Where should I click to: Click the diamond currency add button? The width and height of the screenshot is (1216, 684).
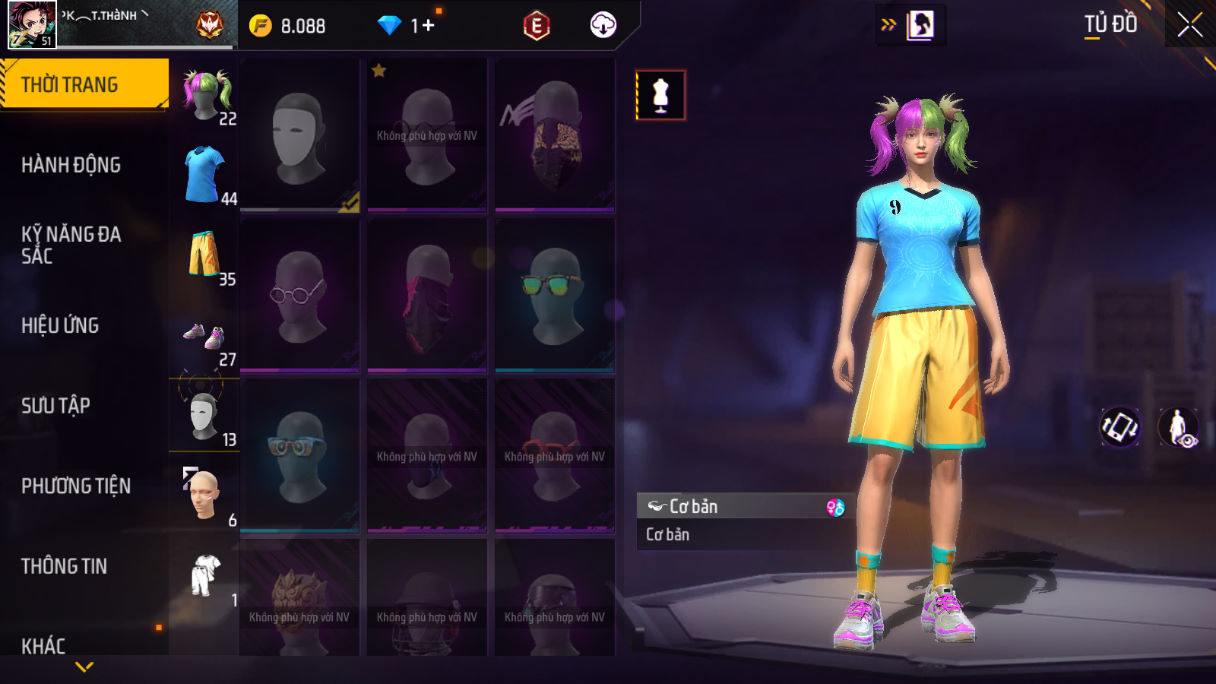428,26
